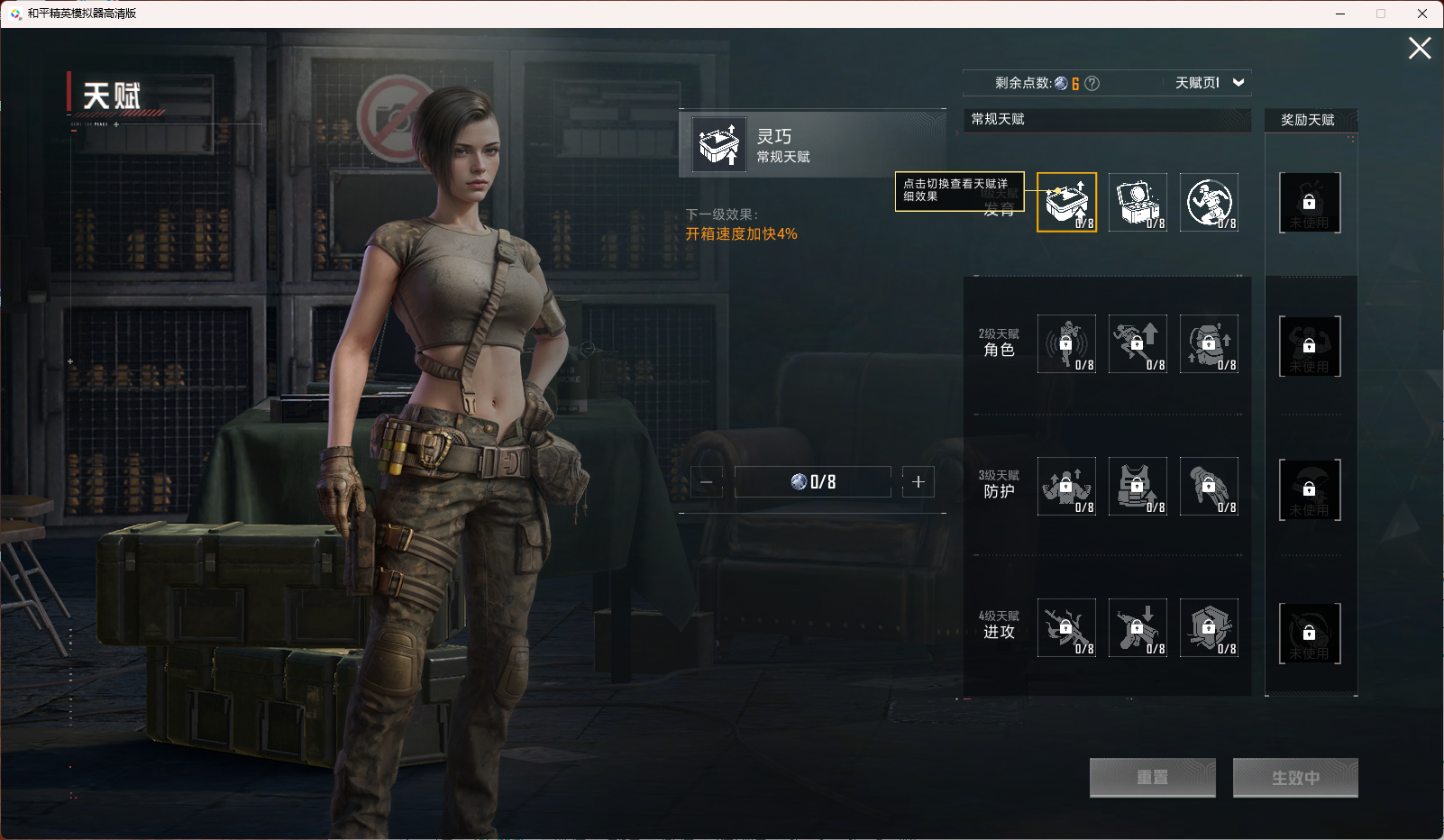Viewport: 1444px width, 840px height.
Task: Select the locked armor vest talent
Action: 1138,486
